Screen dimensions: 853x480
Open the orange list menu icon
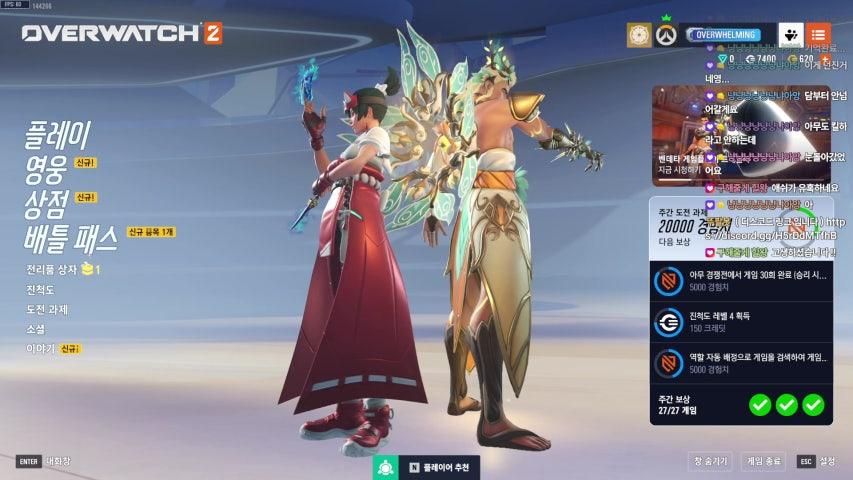818,35
